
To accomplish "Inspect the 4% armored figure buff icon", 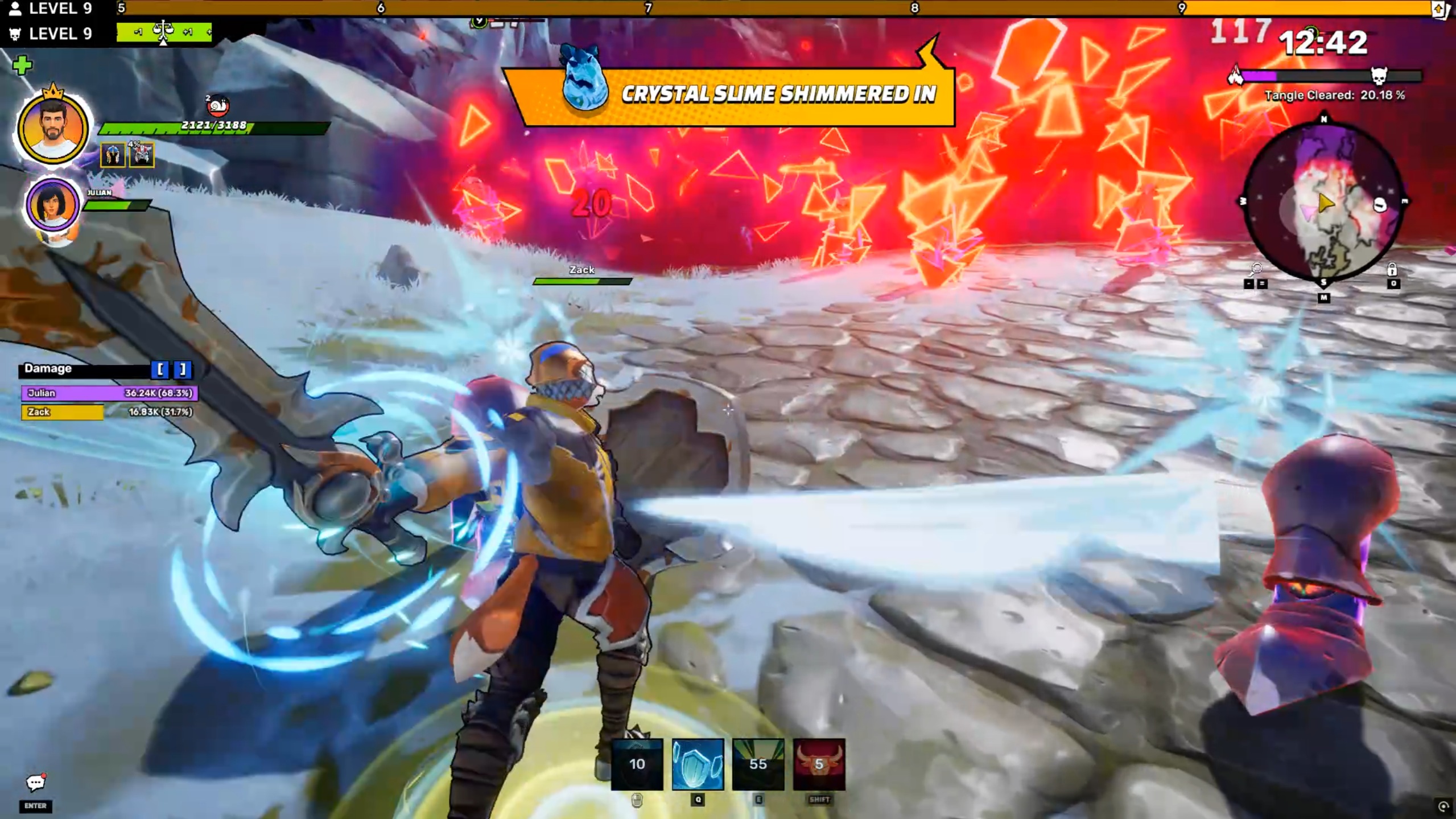I will point(142,155).
